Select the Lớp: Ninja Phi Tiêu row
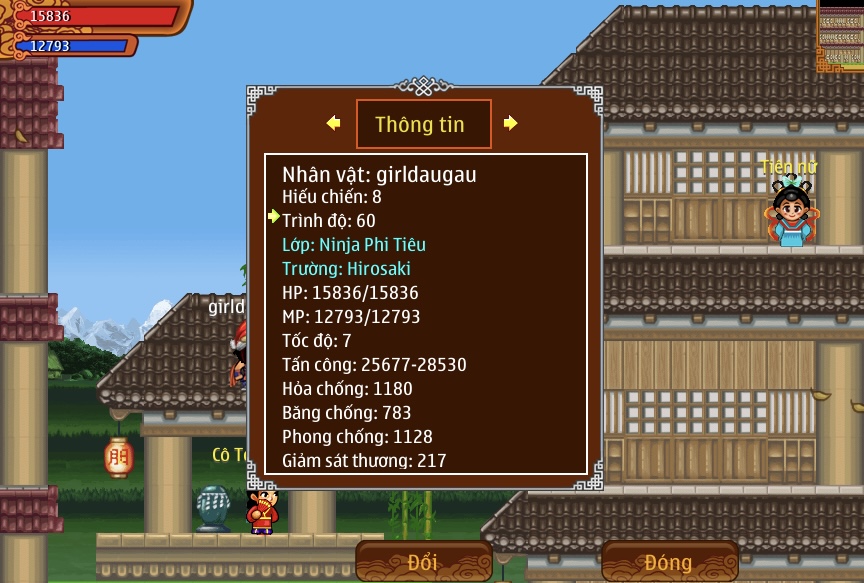The image size is (864, 583). (x=354, y=245)
